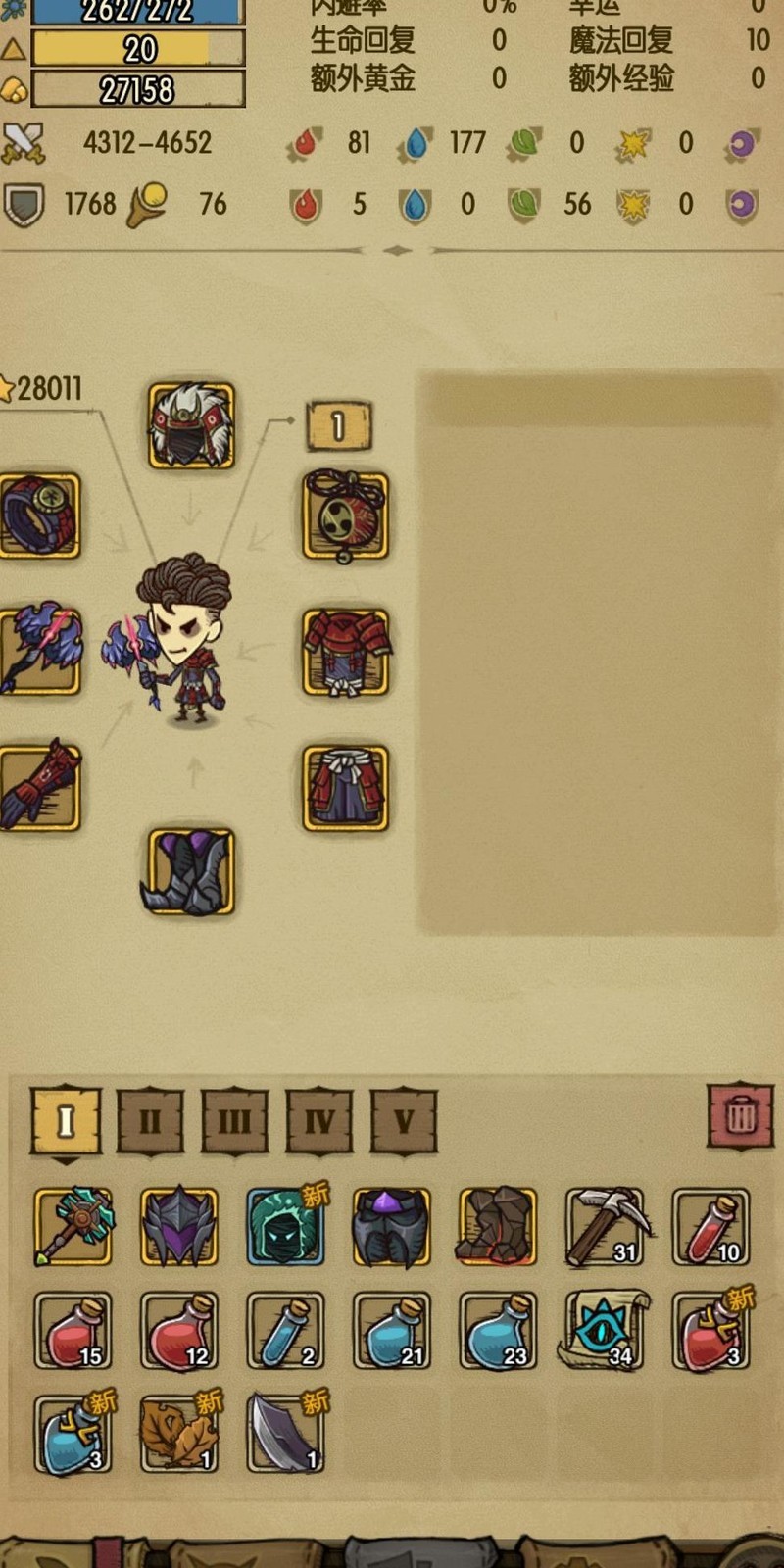Viewport: 784px width, 1568px height.
Task: Select the pickaxe with 31 count
Action: click(605, 1226)
